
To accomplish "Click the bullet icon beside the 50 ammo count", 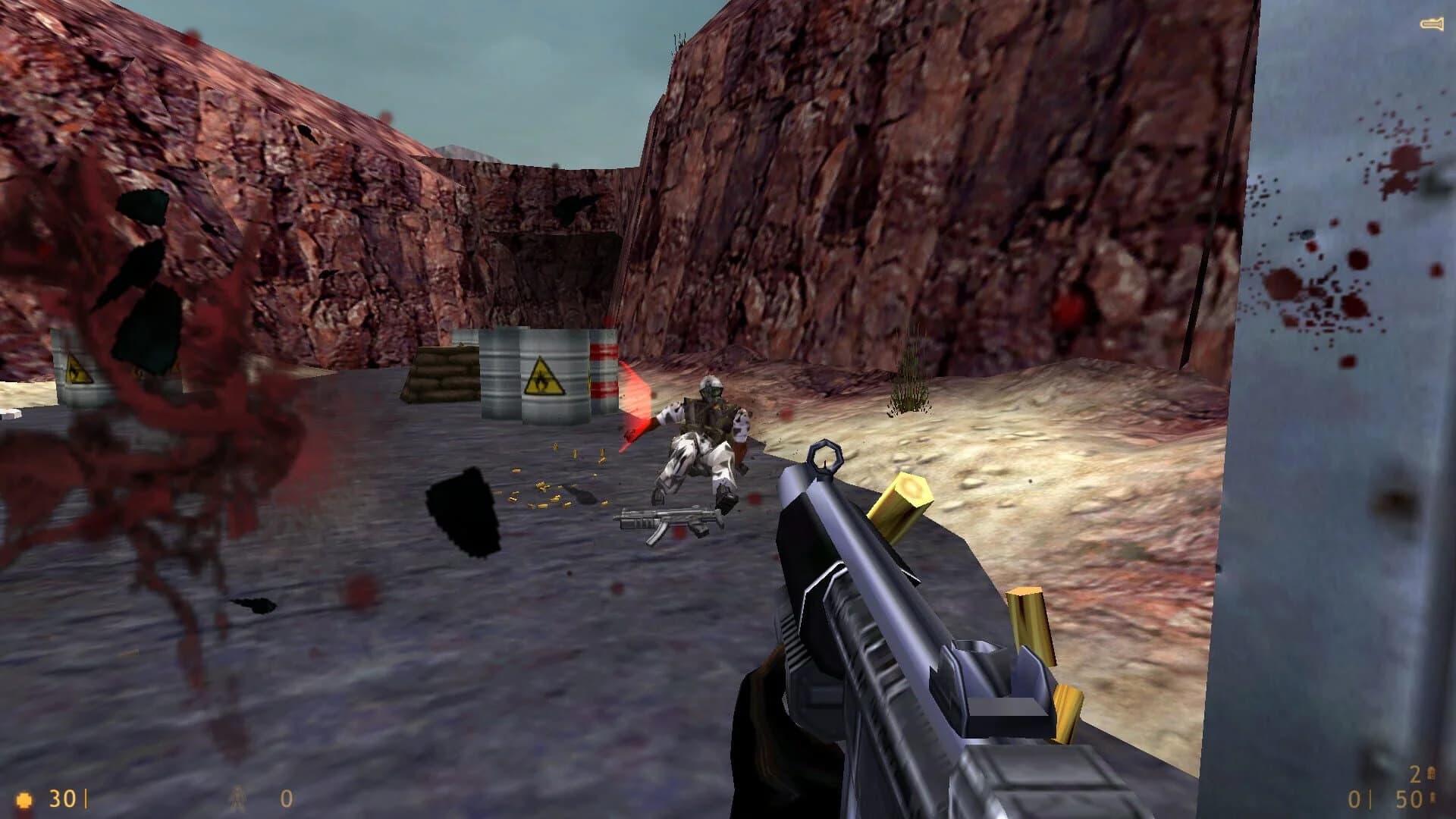I will click(1433, 798).
